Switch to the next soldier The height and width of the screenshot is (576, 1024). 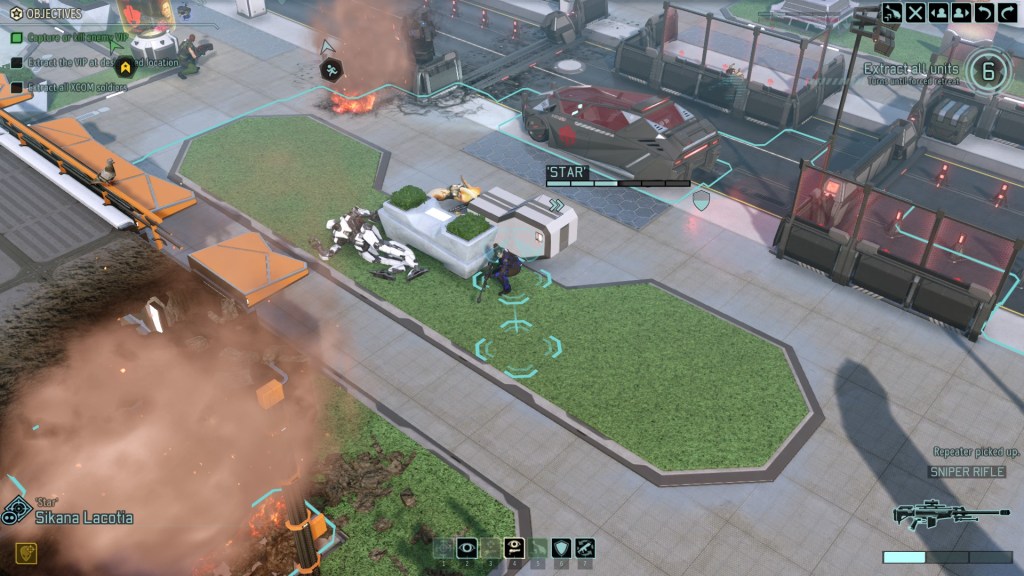[962, 13]
